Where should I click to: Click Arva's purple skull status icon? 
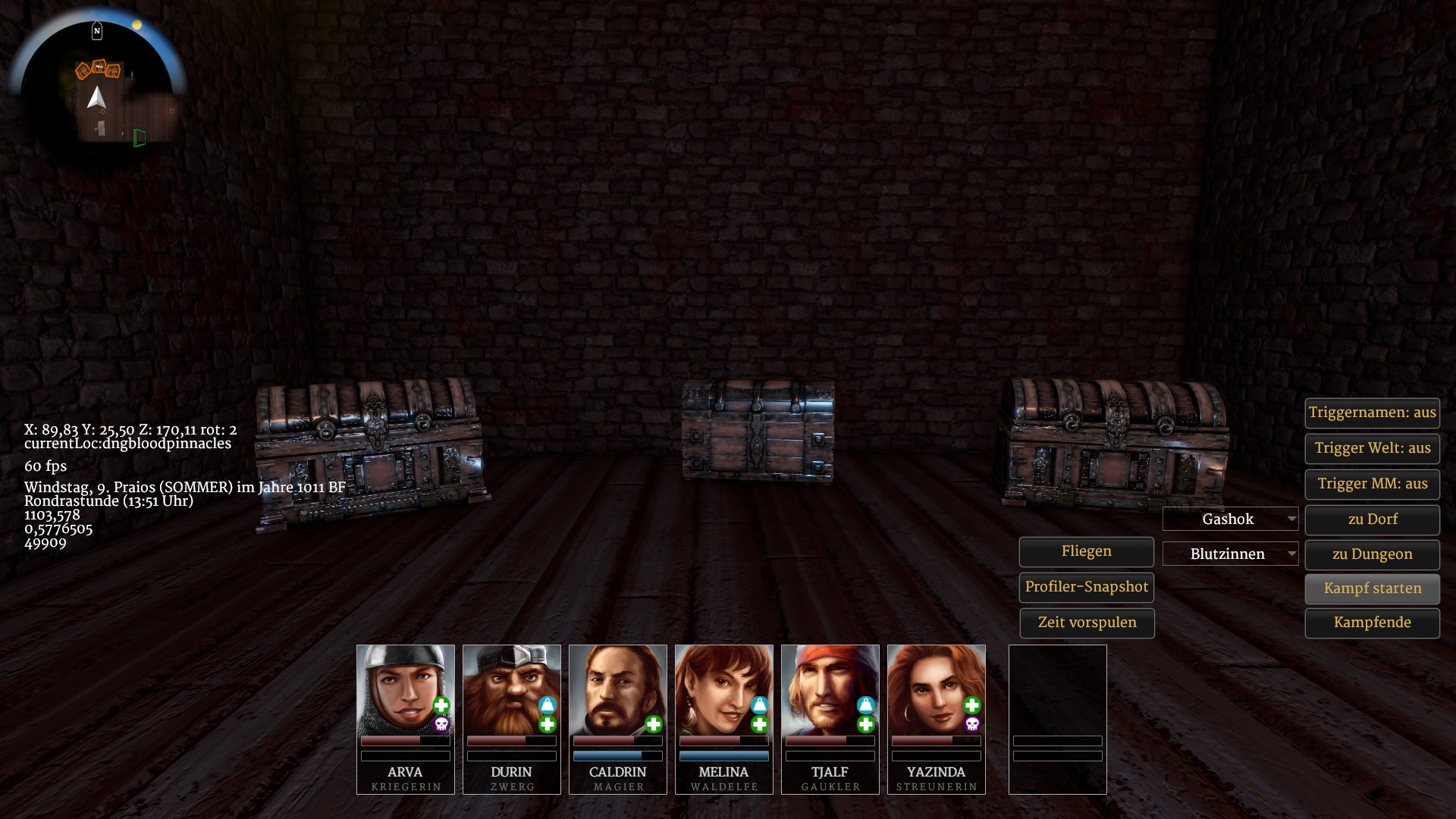coord(441,725)
